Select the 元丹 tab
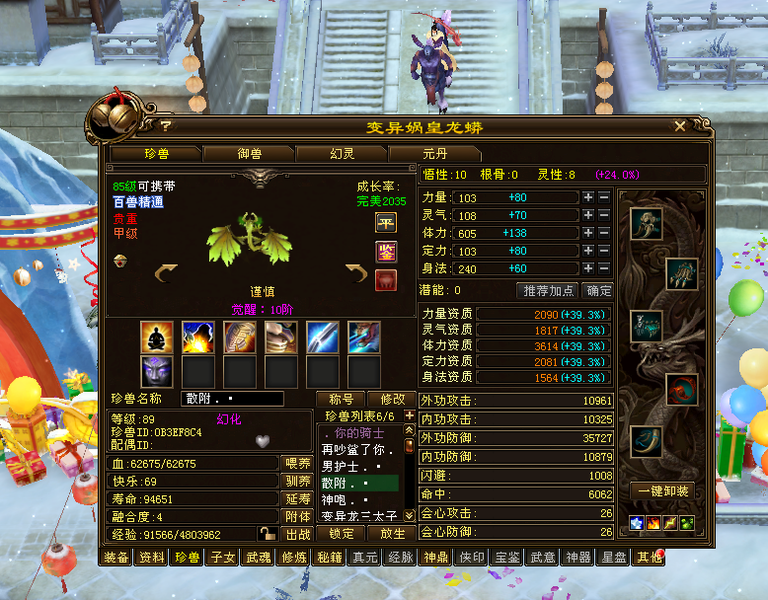 434,154
